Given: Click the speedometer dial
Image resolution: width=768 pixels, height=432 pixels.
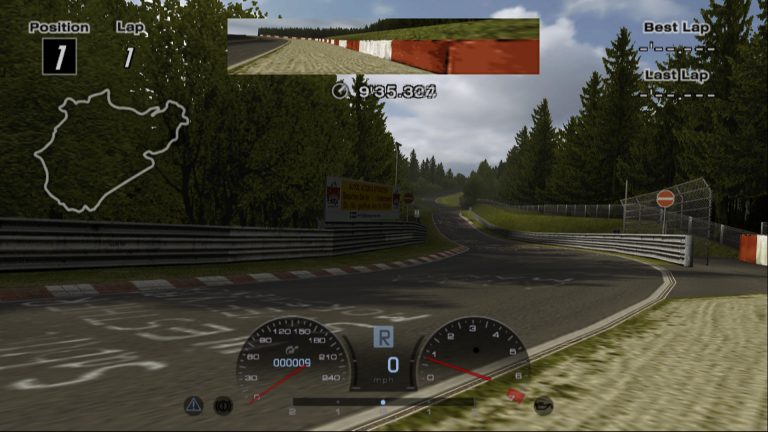Looking at the screenshot, I should (x=293, y=360).
